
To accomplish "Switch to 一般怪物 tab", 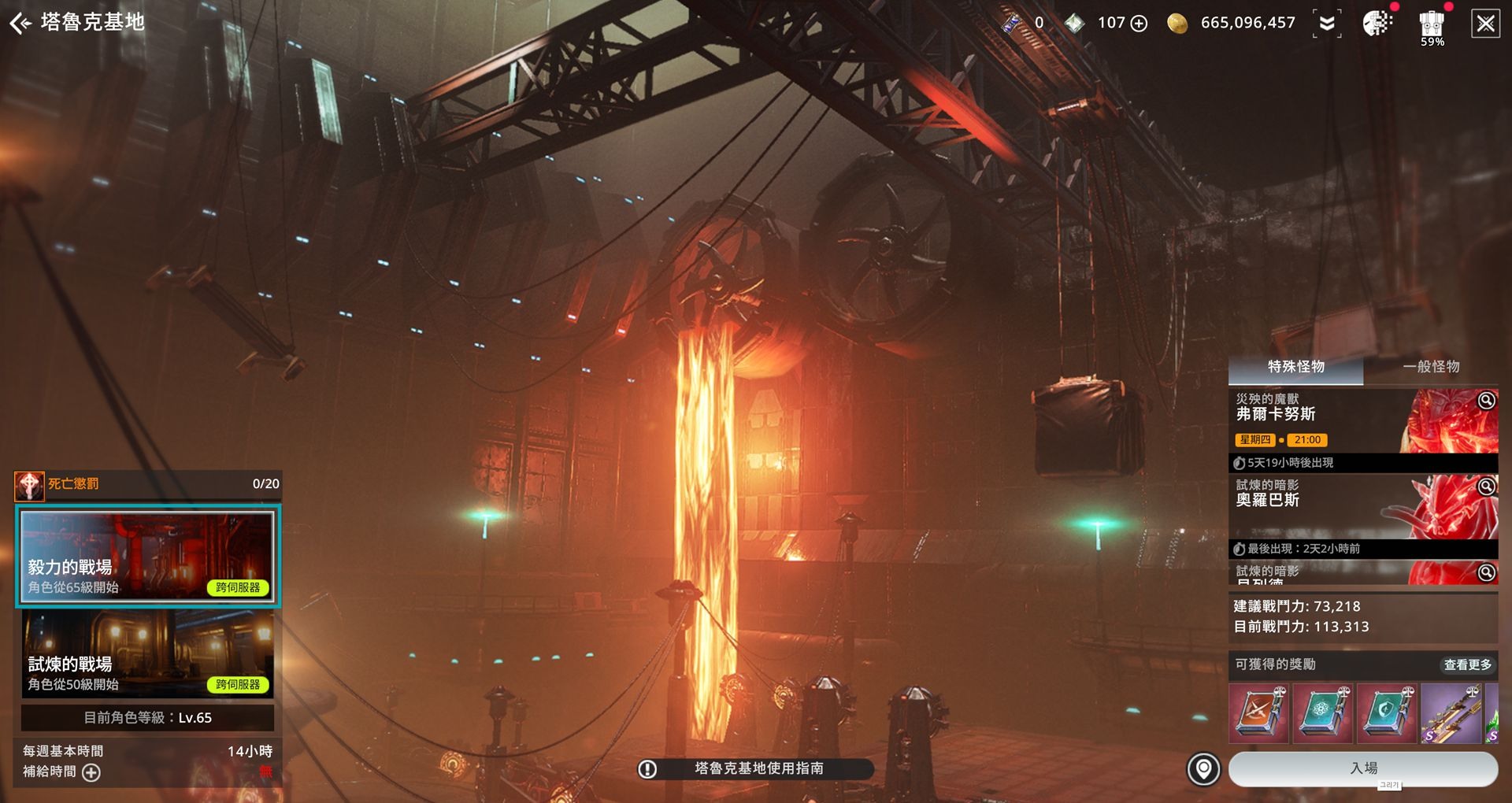I will coord(1431,367).
